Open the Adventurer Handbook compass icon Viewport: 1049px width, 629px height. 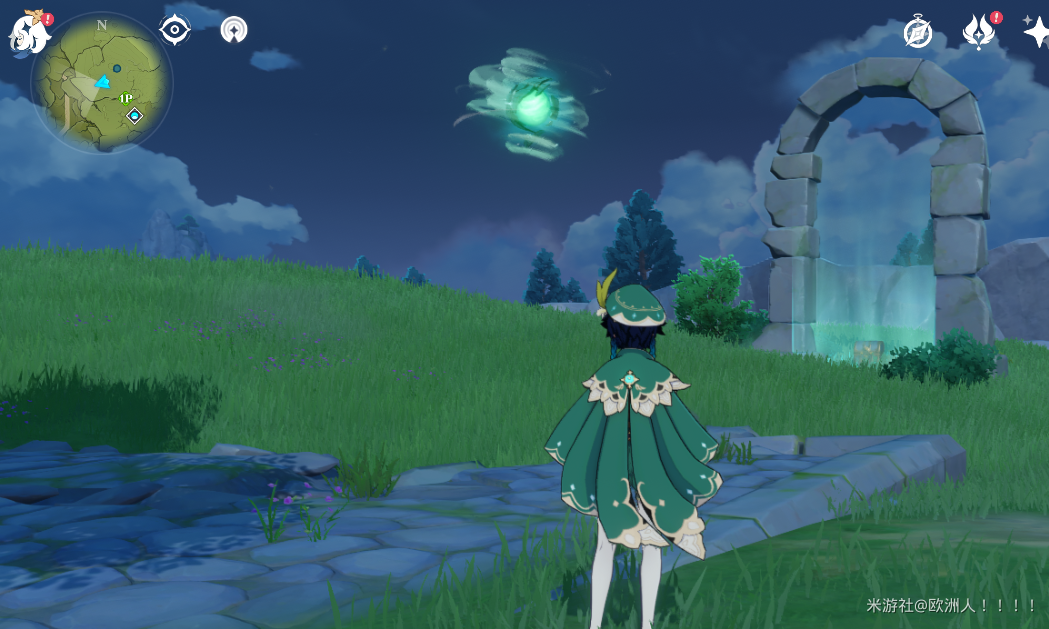(x=917, y=32)
